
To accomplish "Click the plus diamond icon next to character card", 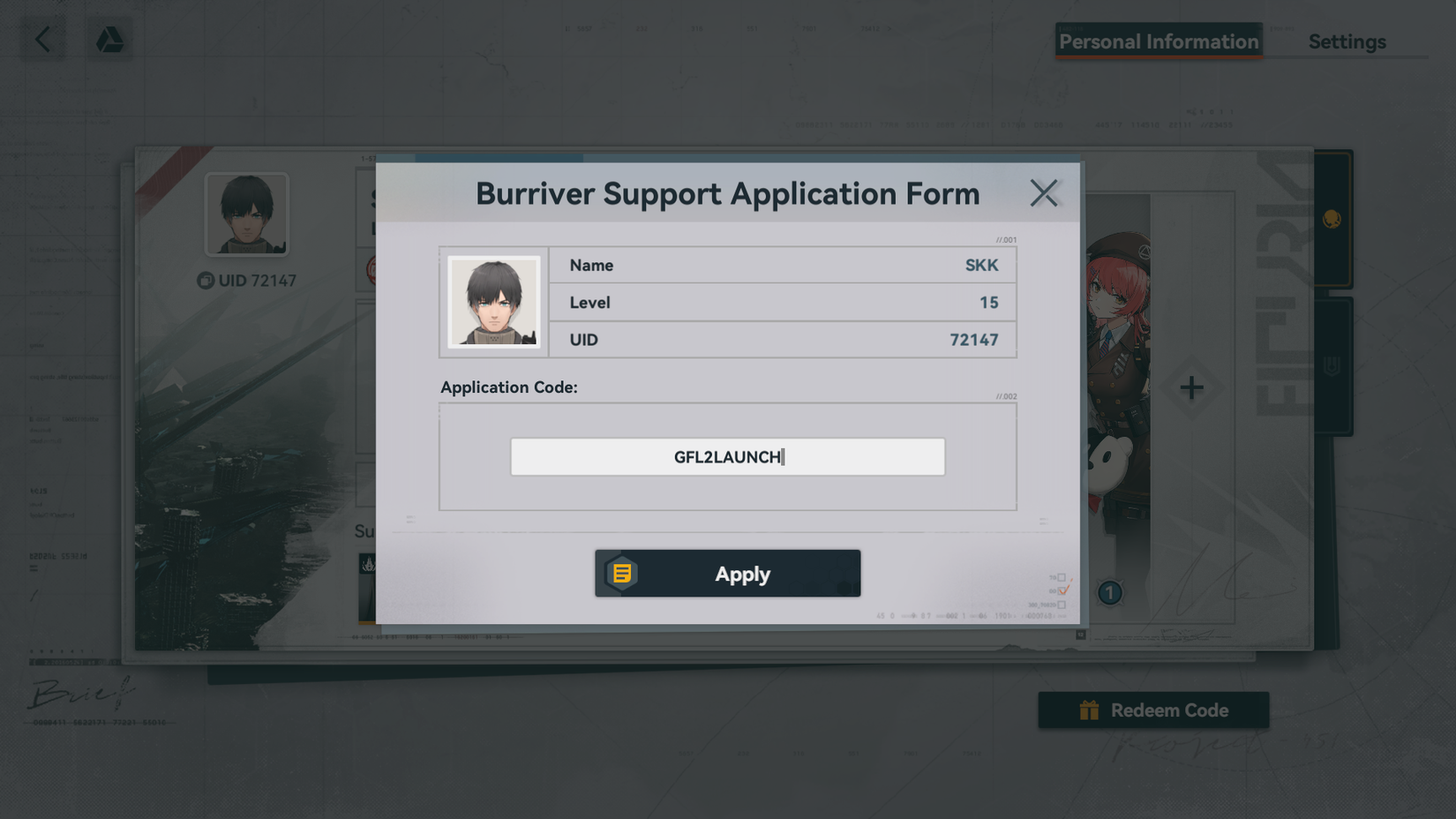I will coord(1192,387).
